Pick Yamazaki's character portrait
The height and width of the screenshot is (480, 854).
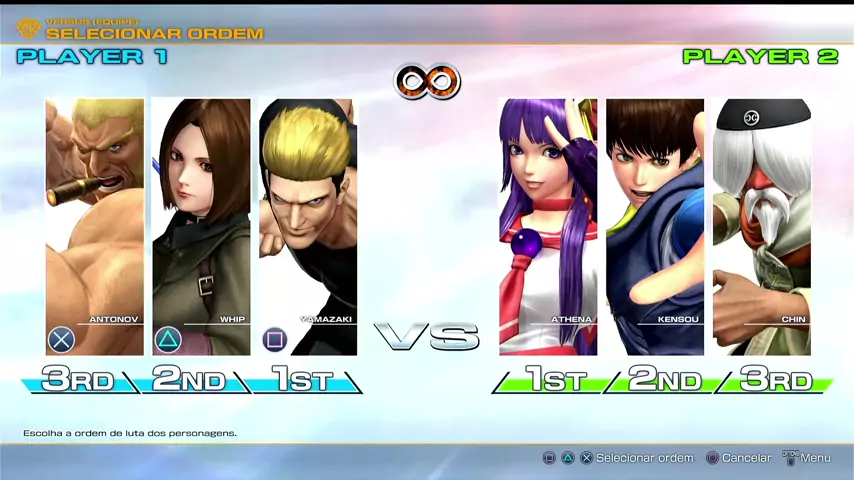(x=308, y=227)
